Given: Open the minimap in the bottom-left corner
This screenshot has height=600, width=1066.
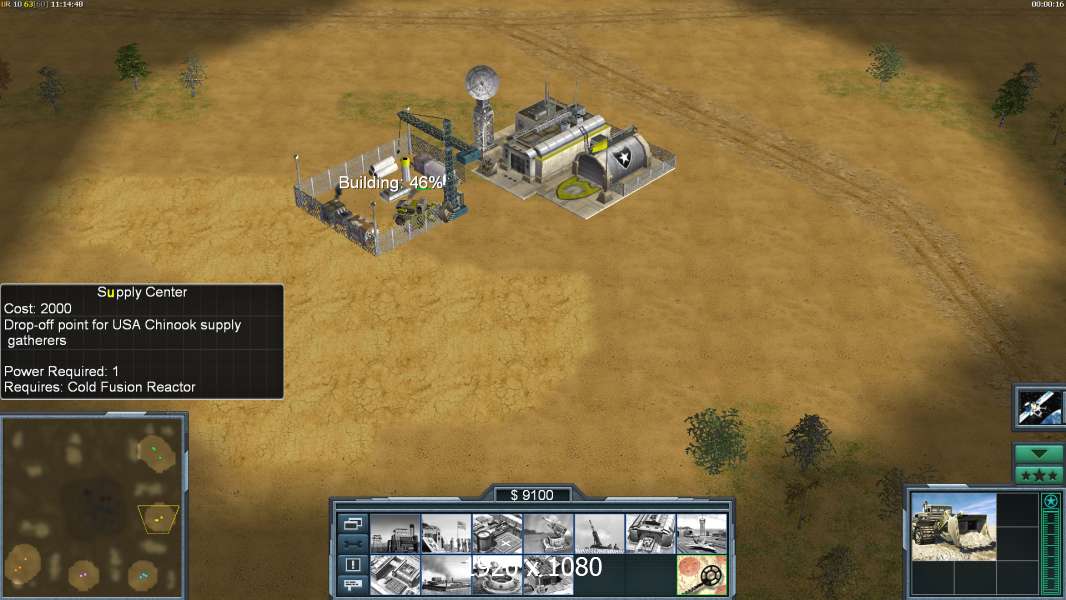Looking at the screenshot, I should (93, 503).
